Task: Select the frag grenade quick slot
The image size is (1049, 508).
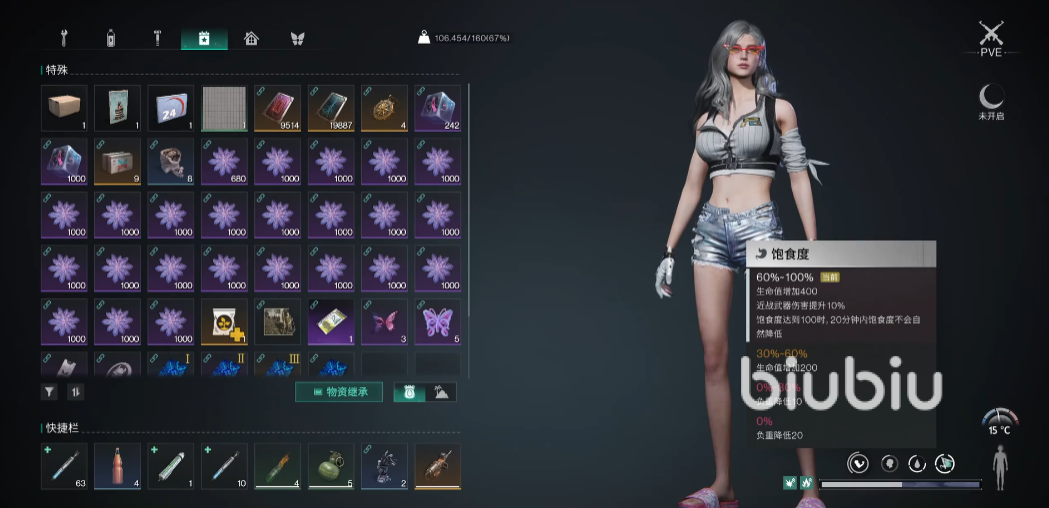Action: [330, 466]
